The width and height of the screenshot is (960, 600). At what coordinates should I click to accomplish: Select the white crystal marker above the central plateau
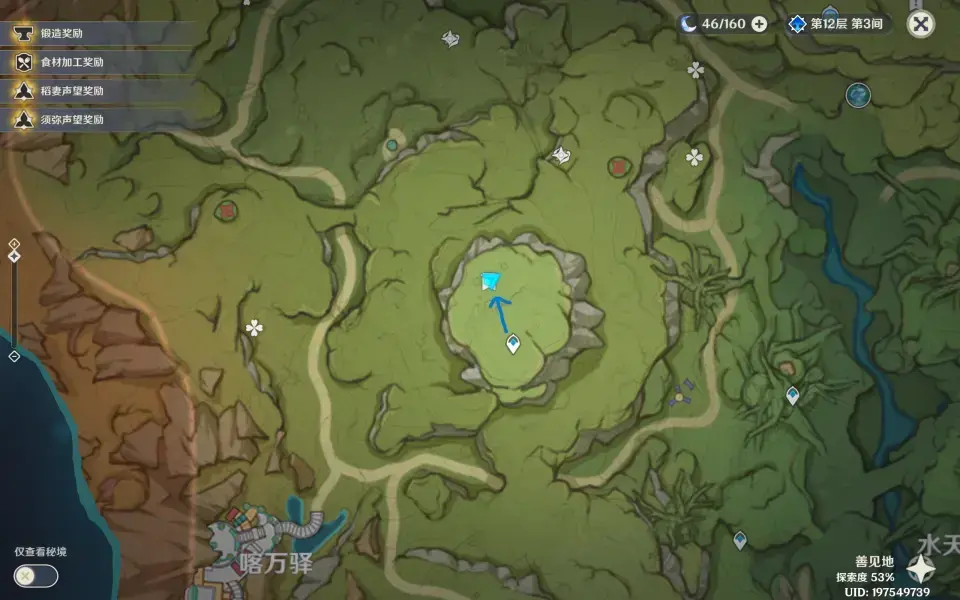561,155
